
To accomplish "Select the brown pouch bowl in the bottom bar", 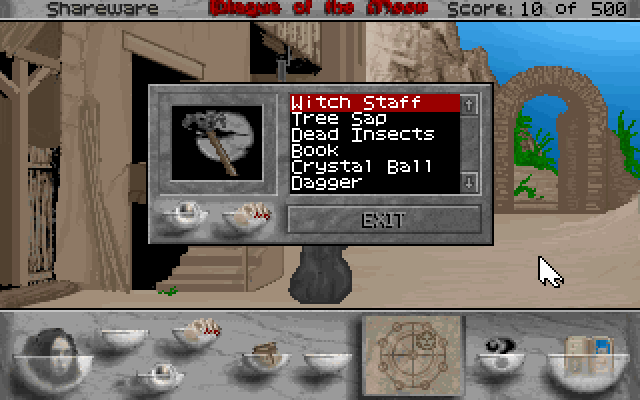I will pyautogui.click(x=264, y=357).
